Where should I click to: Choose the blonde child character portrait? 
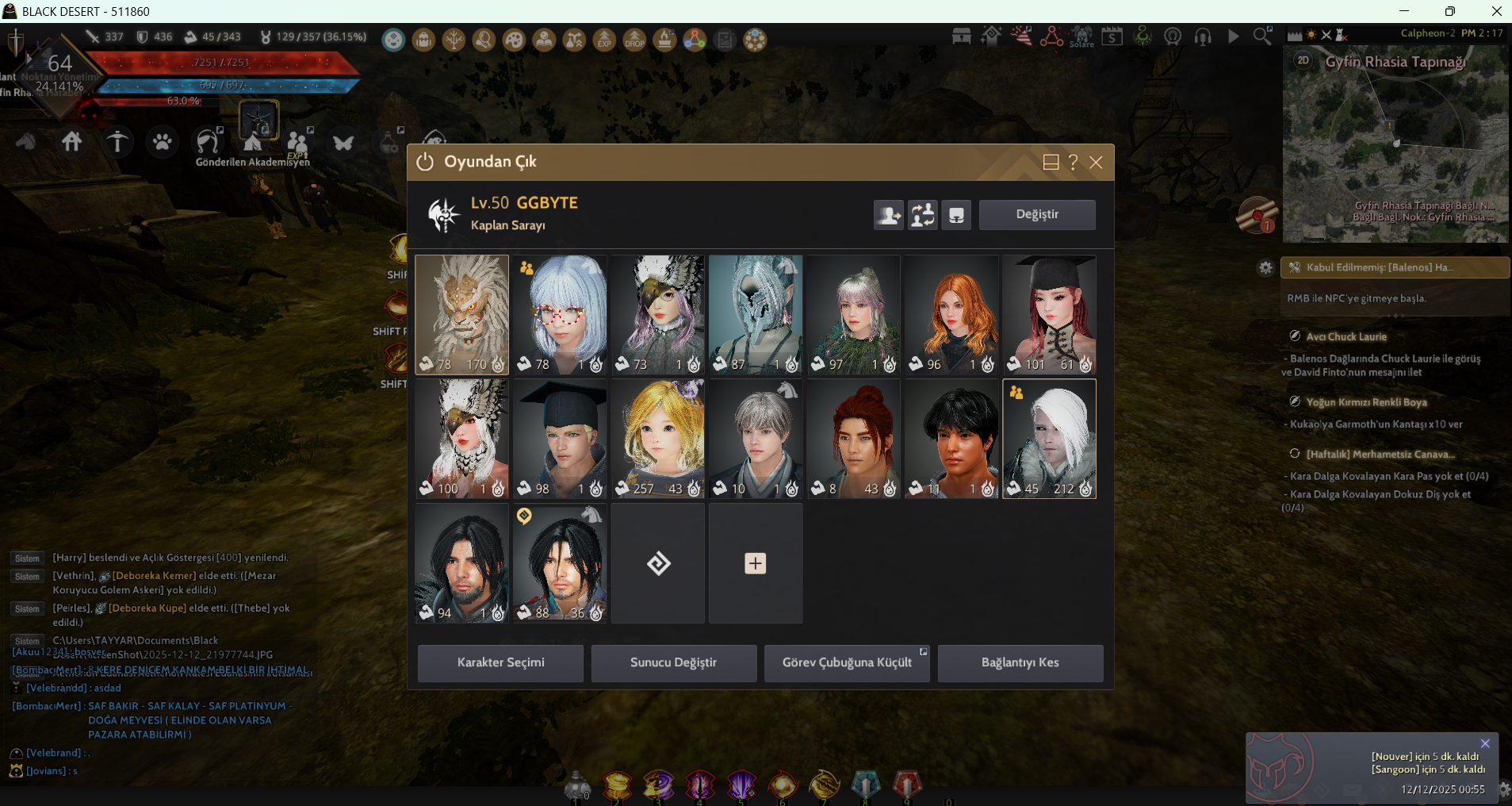coord(657,439)
